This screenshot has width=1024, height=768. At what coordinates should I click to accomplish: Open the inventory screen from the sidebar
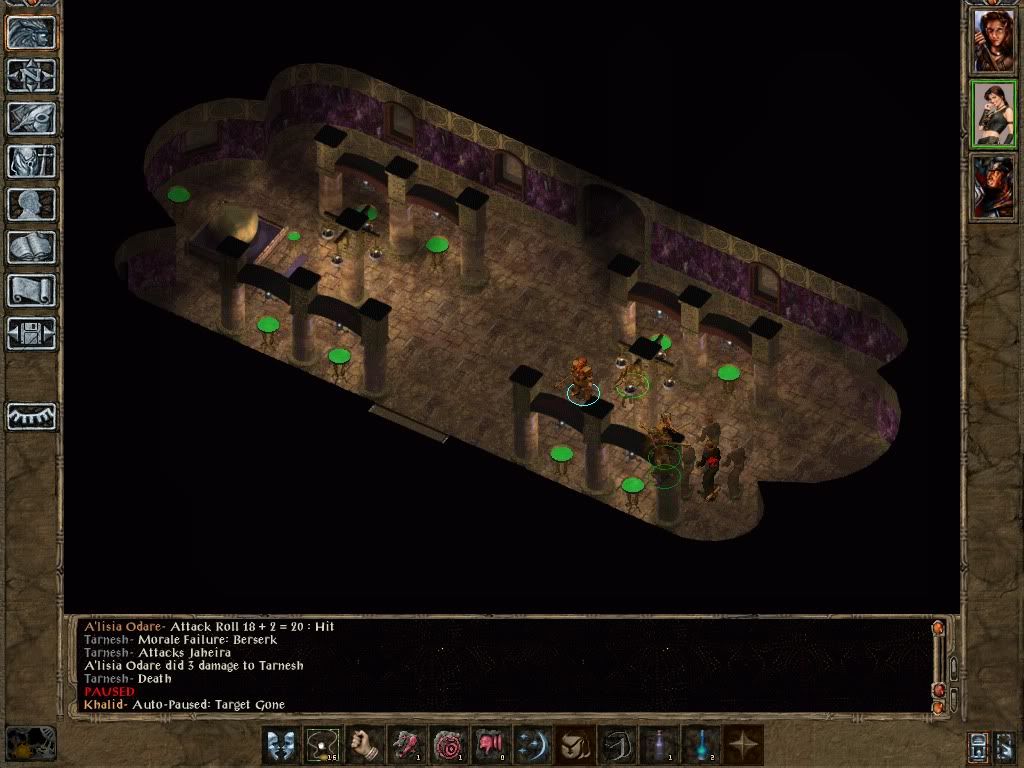(x=31, y=161)
